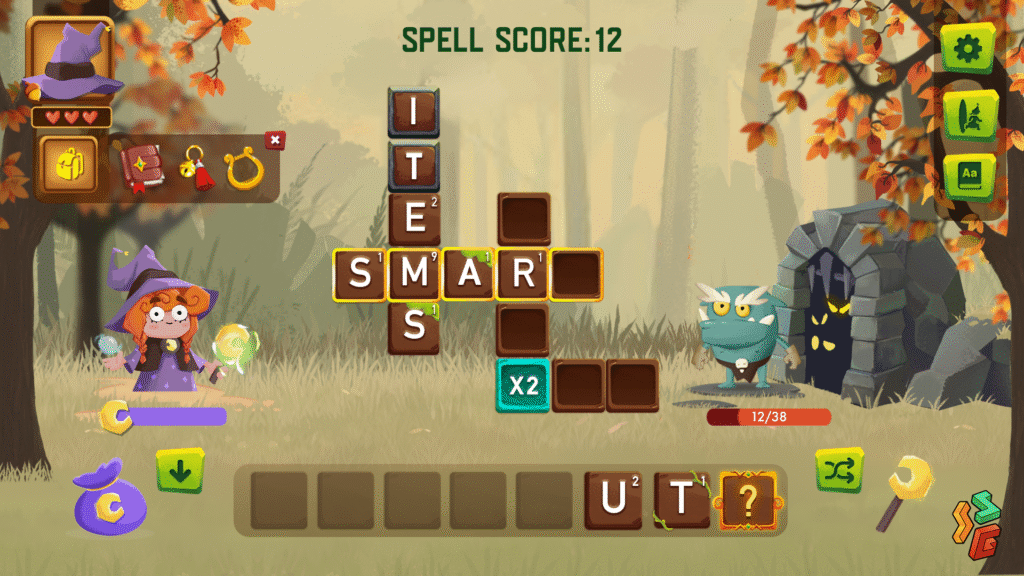Select the X2 bonus board tile
The width and height of the screenshot is (1024, 576).
coord(523,386)
